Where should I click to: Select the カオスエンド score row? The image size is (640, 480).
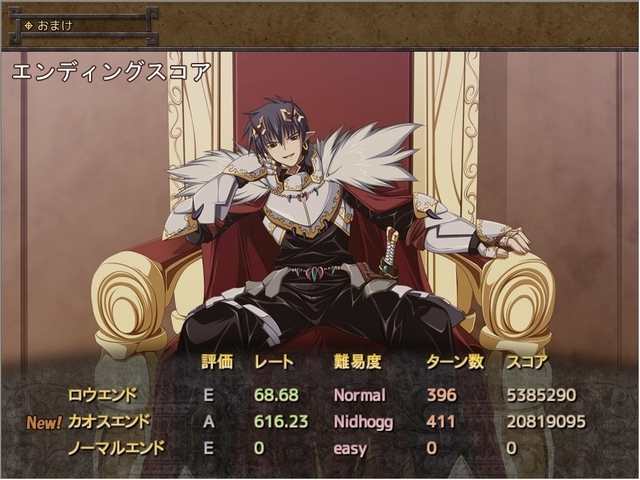[108, 422]
